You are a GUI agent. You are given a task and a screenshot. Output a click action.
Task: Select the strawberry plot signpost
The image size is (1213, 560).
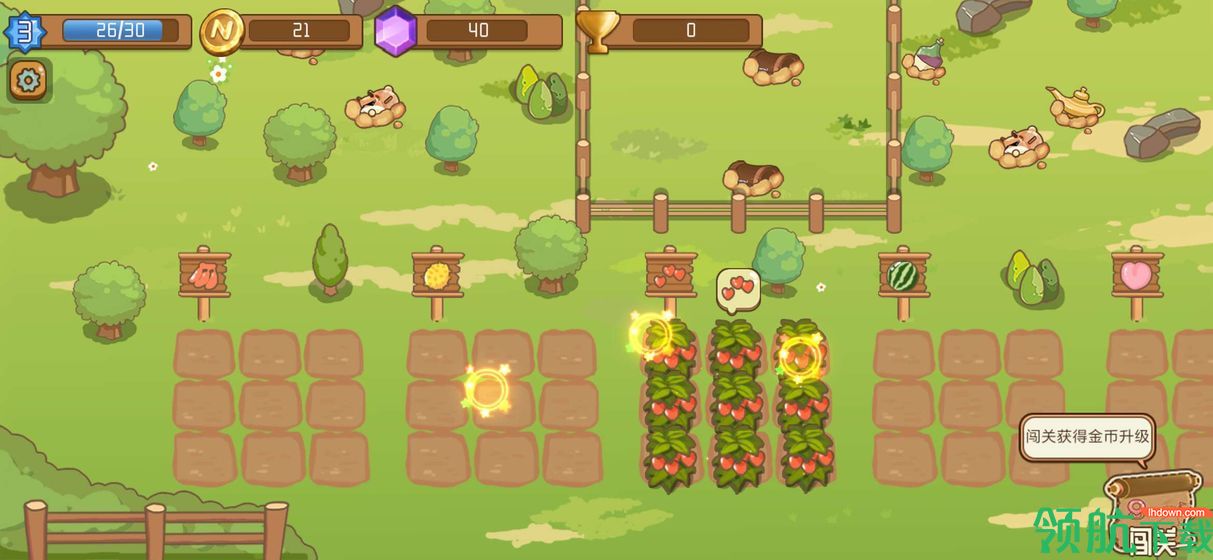click(x=670, y=273)
